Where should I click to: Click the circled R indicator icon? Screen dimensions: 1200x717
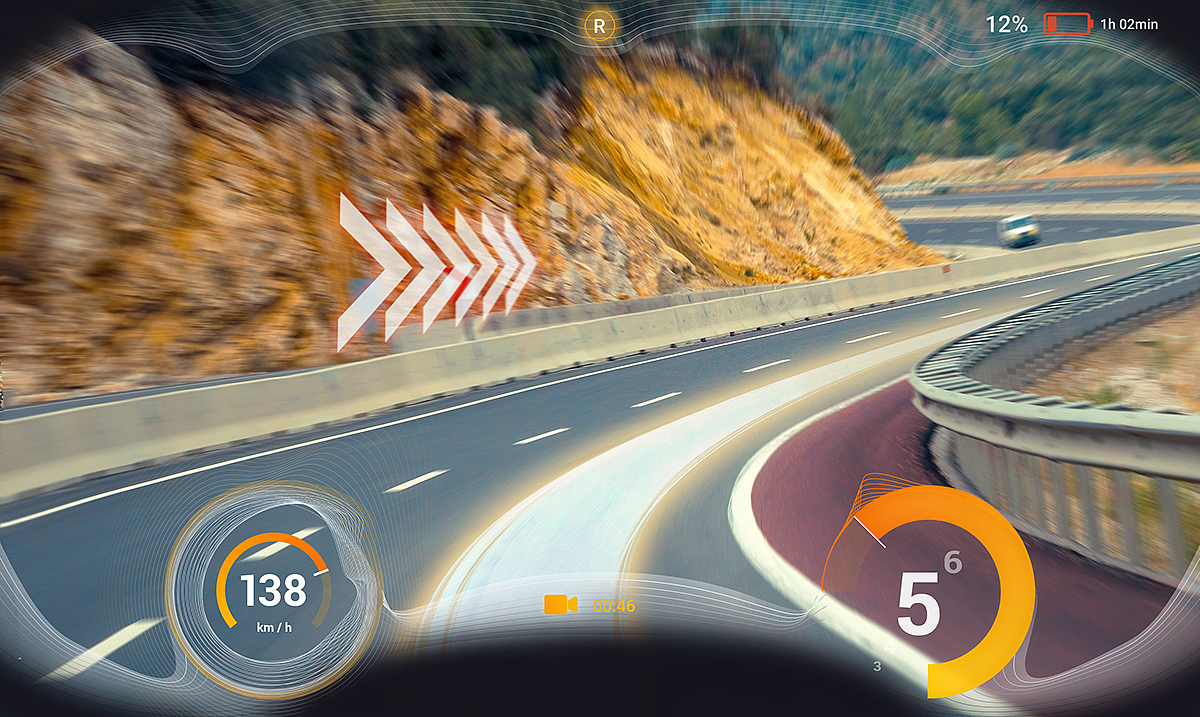click(599, 26)
